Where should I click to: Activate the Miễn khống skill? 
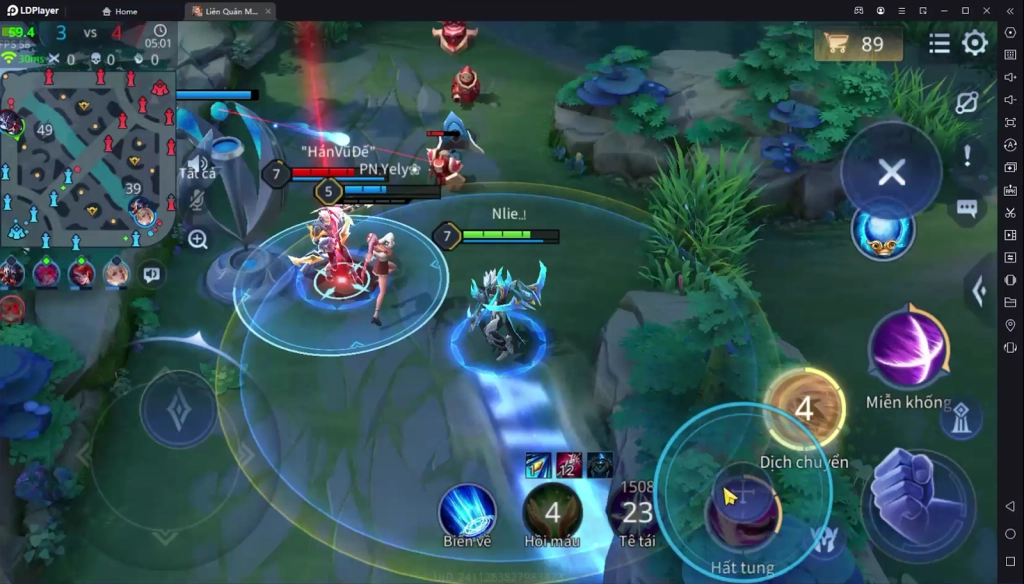tap(908, 350)
